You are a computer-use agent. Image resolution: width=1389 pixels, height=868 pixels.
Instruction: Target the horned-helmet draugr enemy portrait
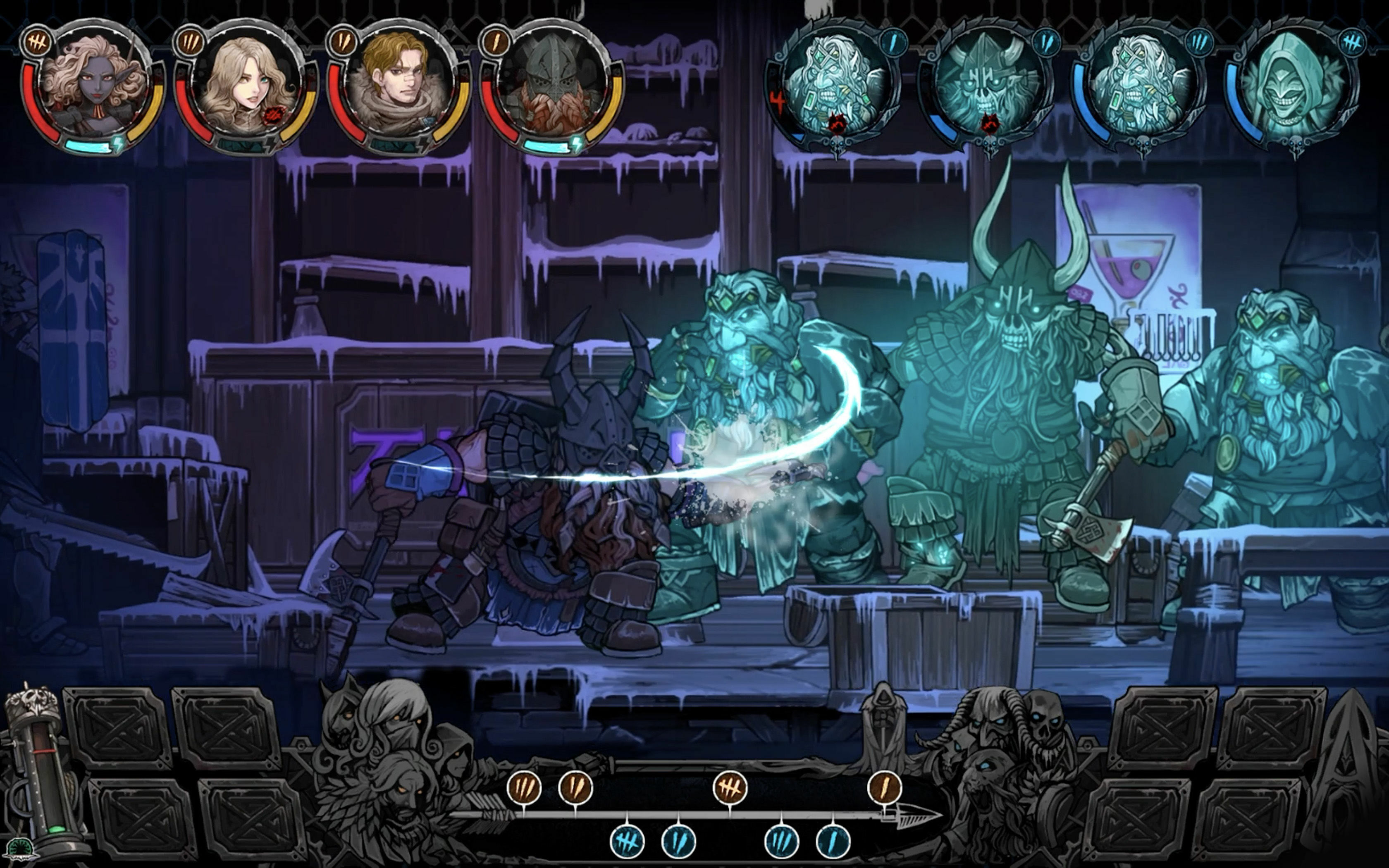click(990, 86)
